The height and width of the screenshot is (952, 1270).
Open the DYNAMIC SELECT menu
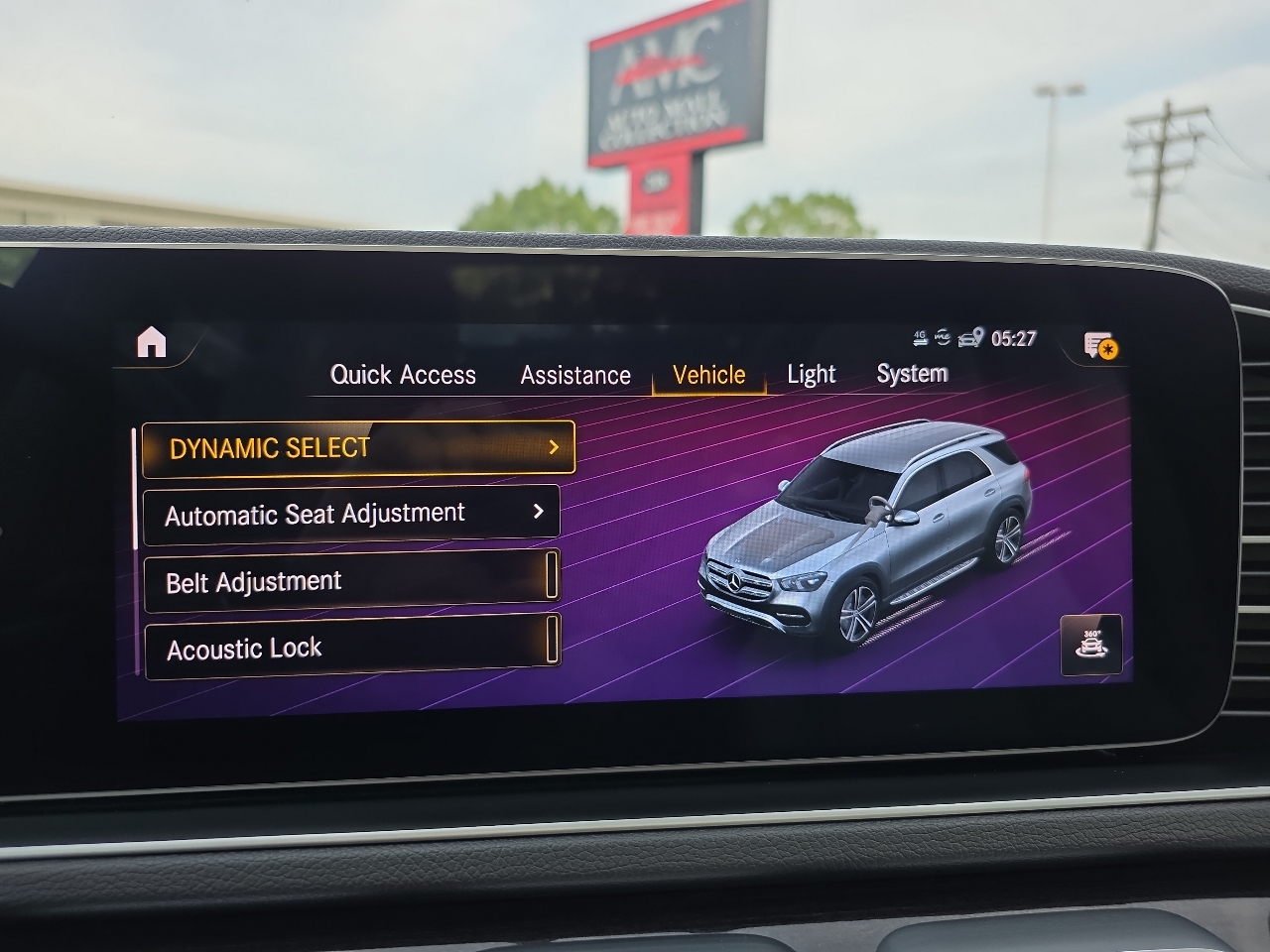[358, 448]
